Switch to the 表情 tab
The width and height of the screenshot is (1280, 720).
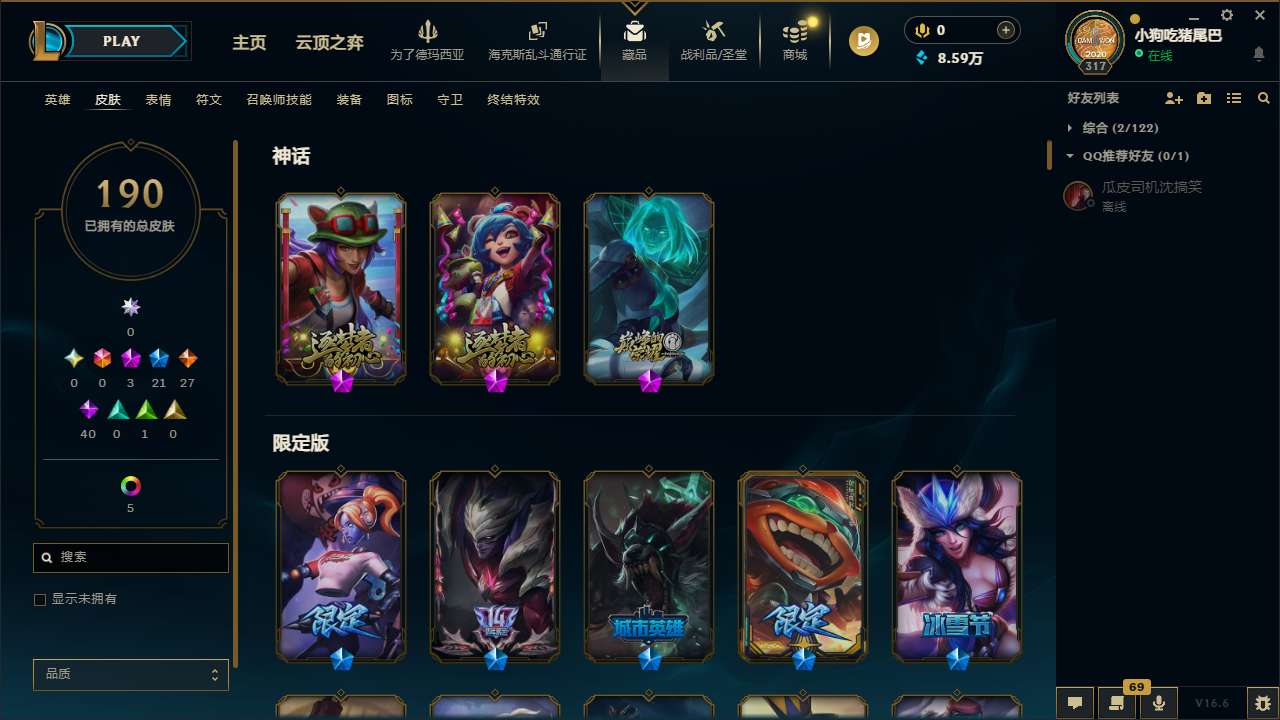click(157, 100)
